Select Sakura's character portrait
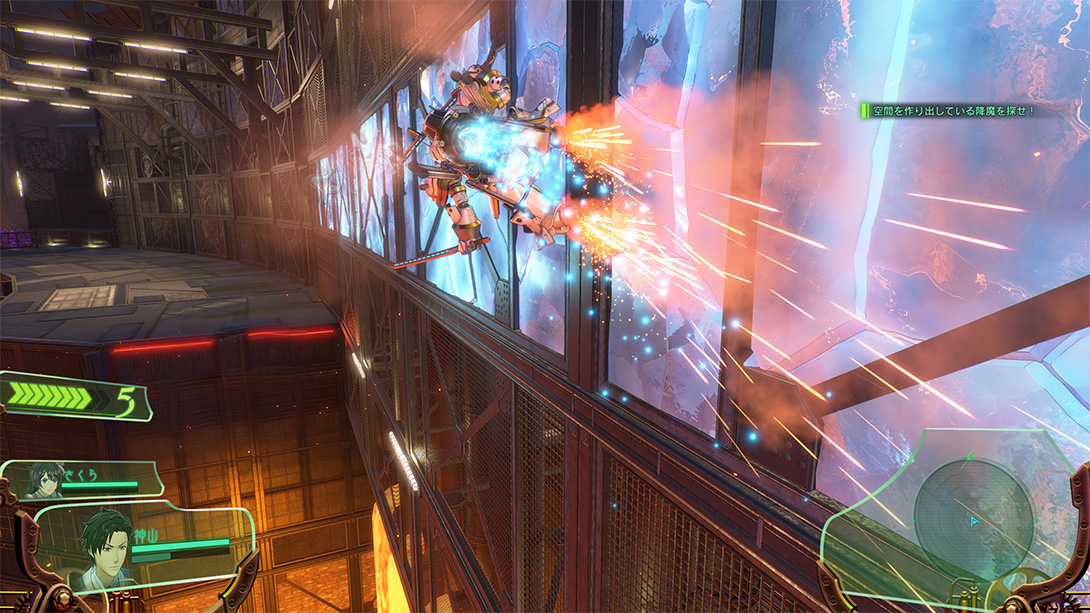Image resolution: width=1090 pixels, height=613 pixels. click(x=46, y=480)
